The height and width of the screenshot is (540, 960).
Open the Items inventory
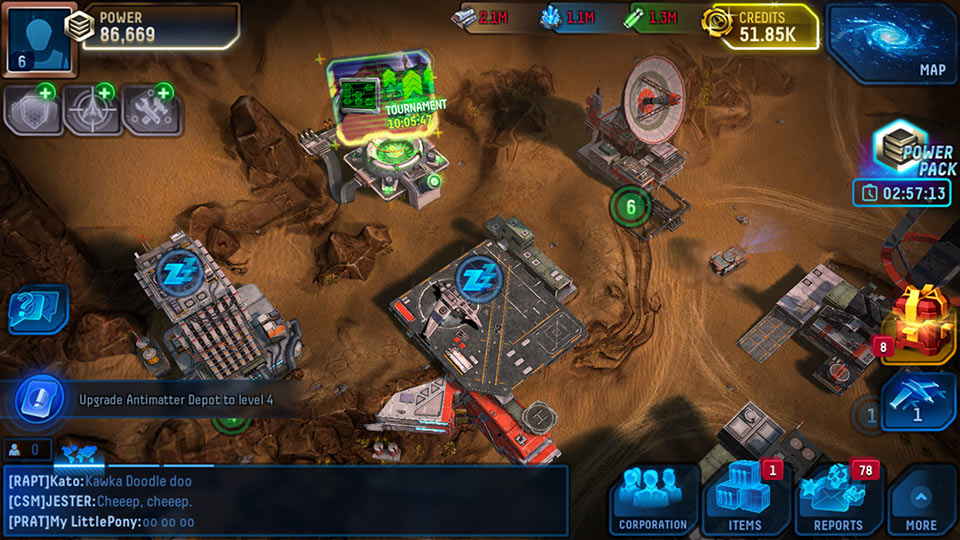[x=745, y=500]
